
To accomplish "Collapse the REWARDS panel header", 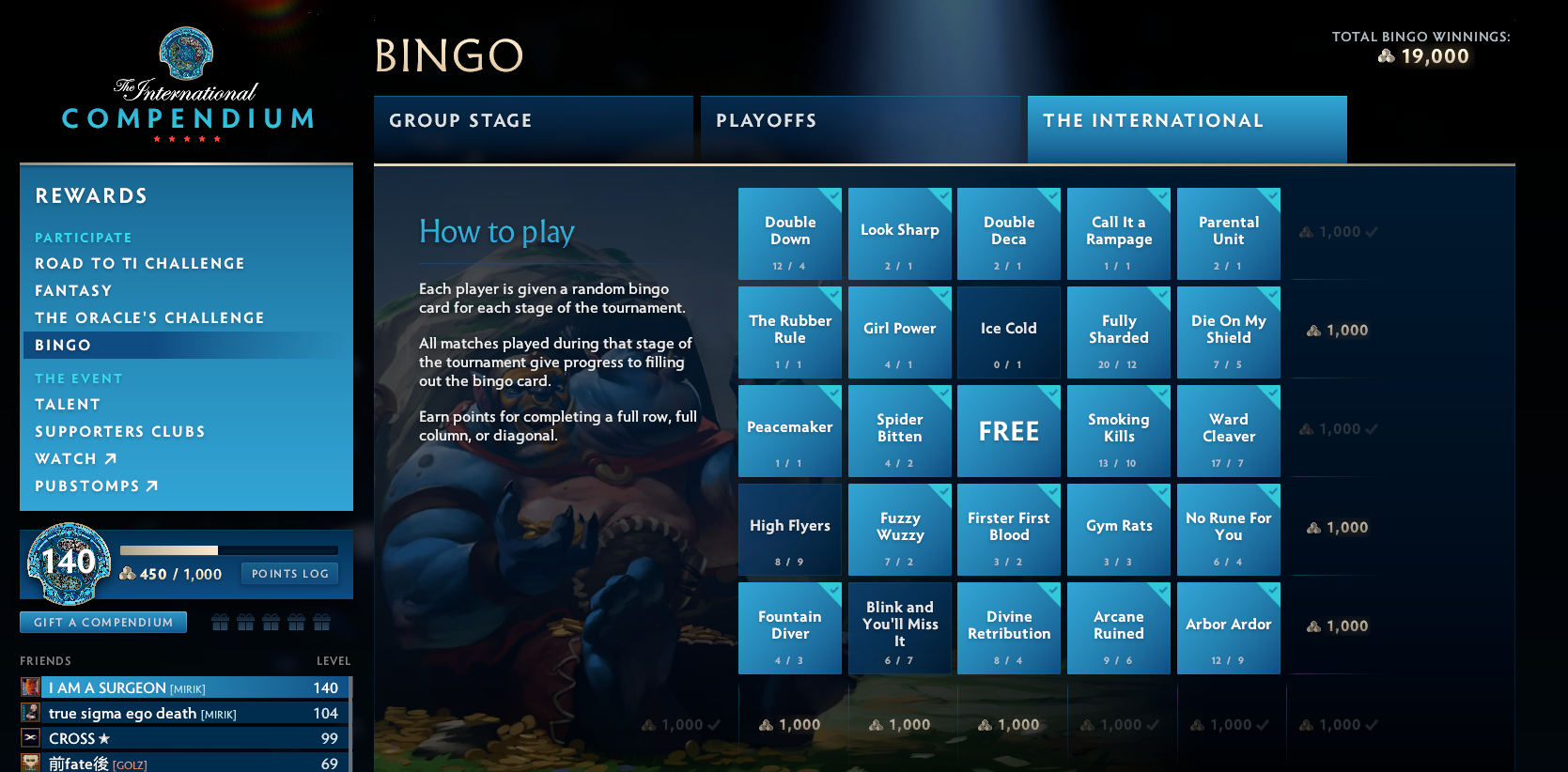I will click(91, 195).
